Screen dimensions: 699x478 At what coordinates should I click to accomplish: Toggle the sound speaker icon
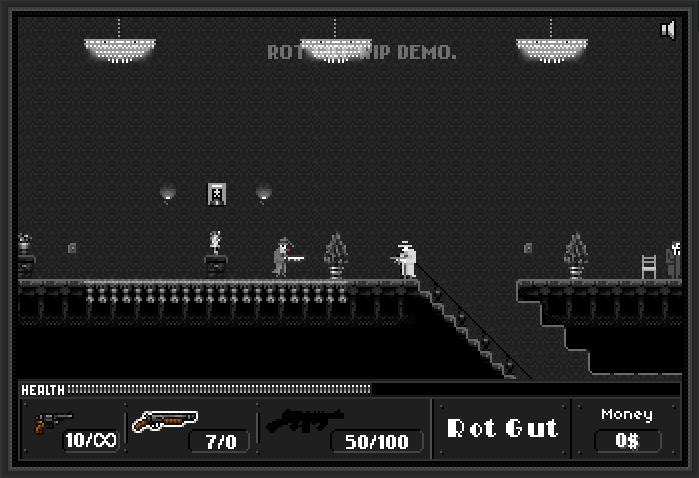(669, 30)
